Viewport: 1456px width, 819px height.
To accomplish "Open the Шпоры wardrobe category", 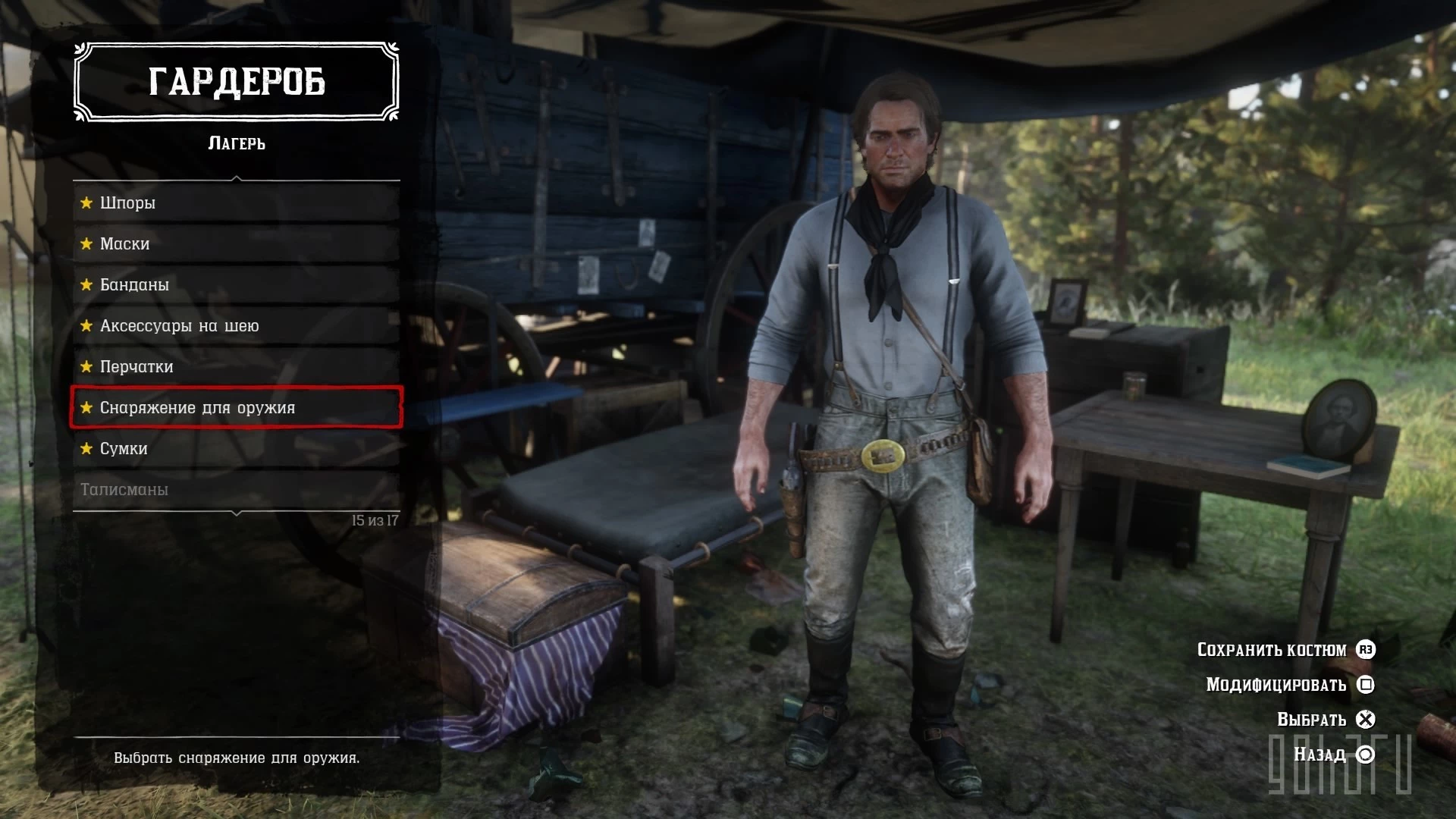I will 236,202.
